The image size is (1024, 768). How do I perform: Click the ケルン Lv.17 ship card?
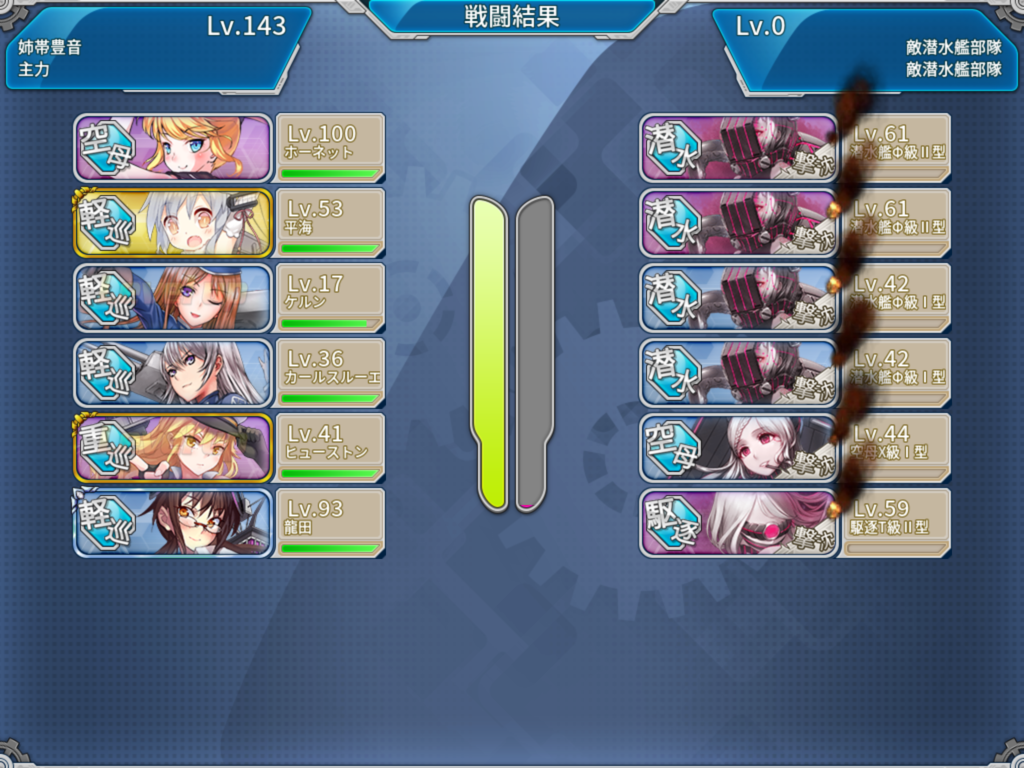(x=228, y=298)
